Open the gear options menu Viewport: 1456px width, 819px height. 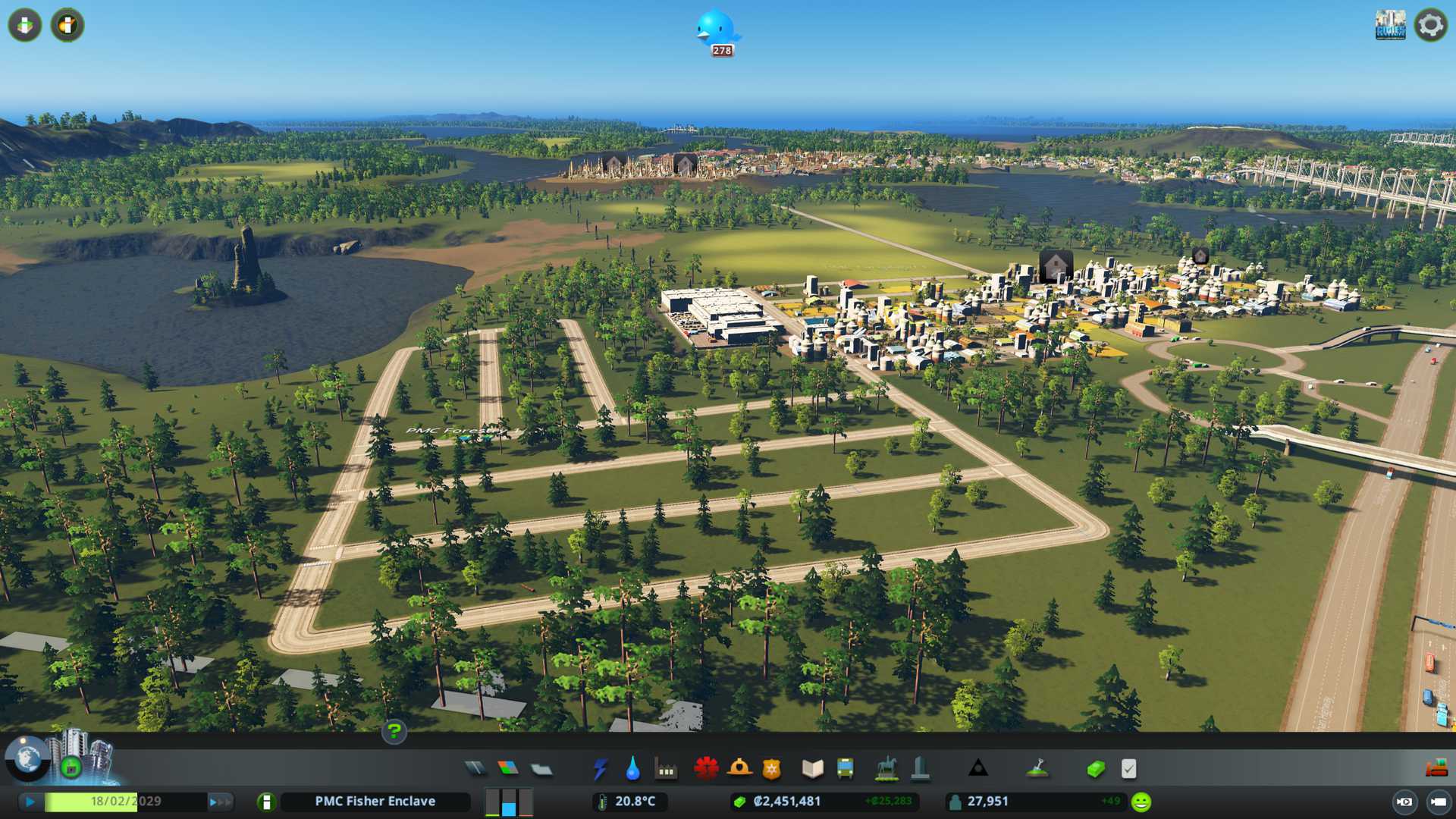1430,25
